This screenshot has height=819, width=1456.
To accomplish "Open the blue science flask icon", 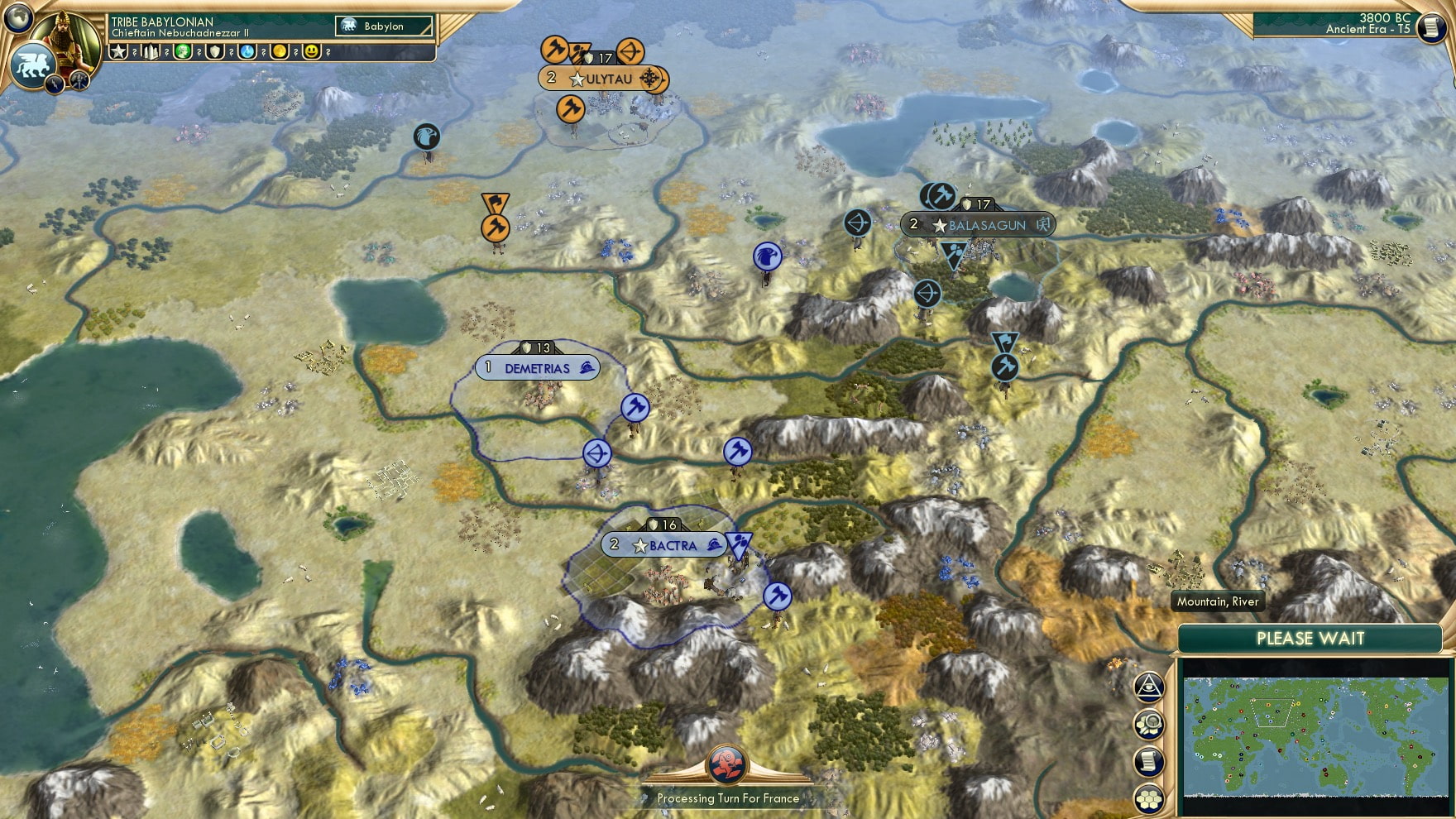I will click(x=247, y=52).
